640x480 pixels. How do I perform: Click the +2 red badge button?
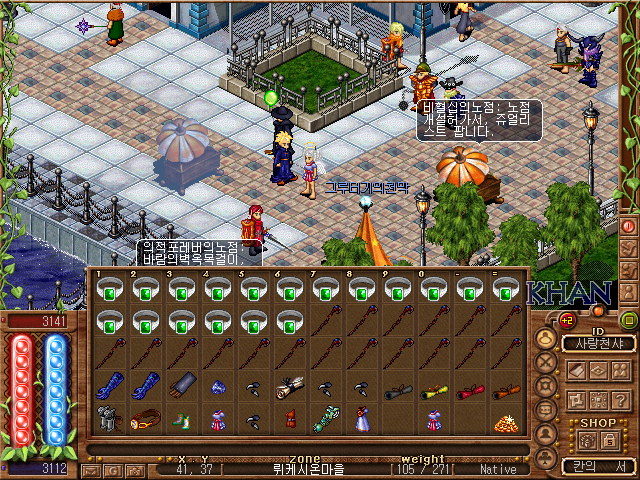565,320
